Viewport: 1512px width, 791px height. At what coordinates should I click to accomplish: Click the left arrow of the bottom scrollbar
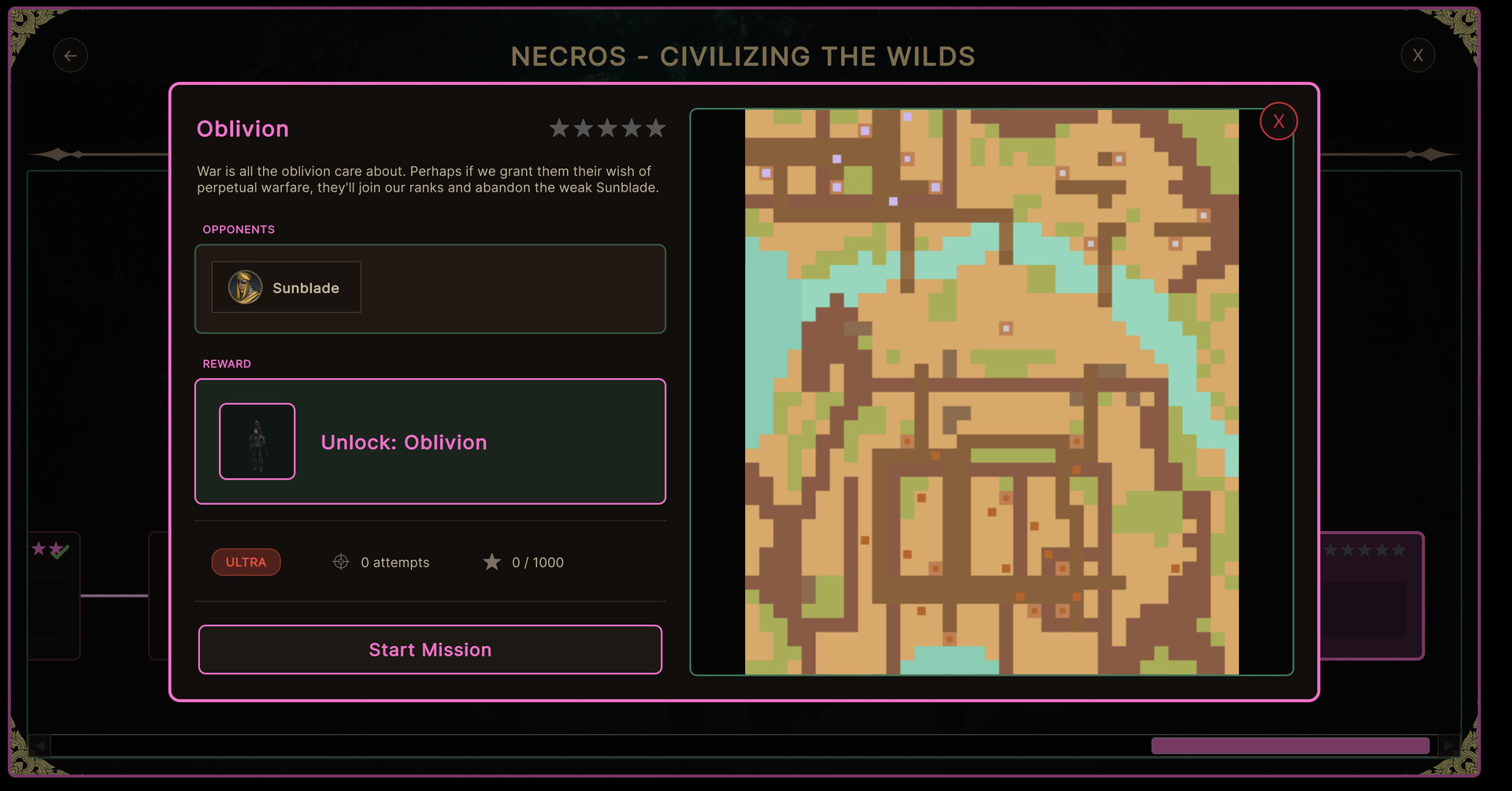[x=39, y=745]
